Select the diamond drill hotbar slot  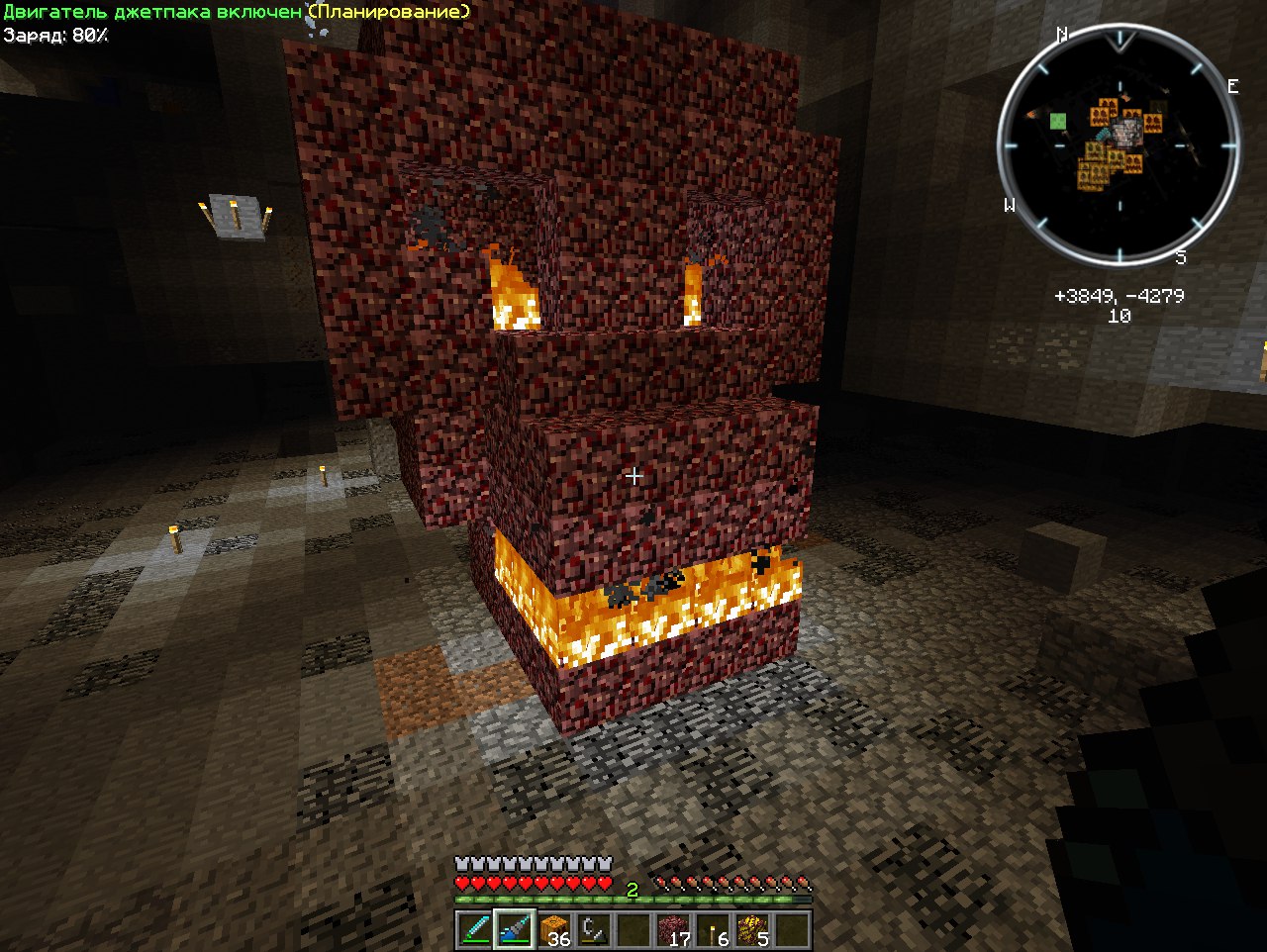click(515, 931)
